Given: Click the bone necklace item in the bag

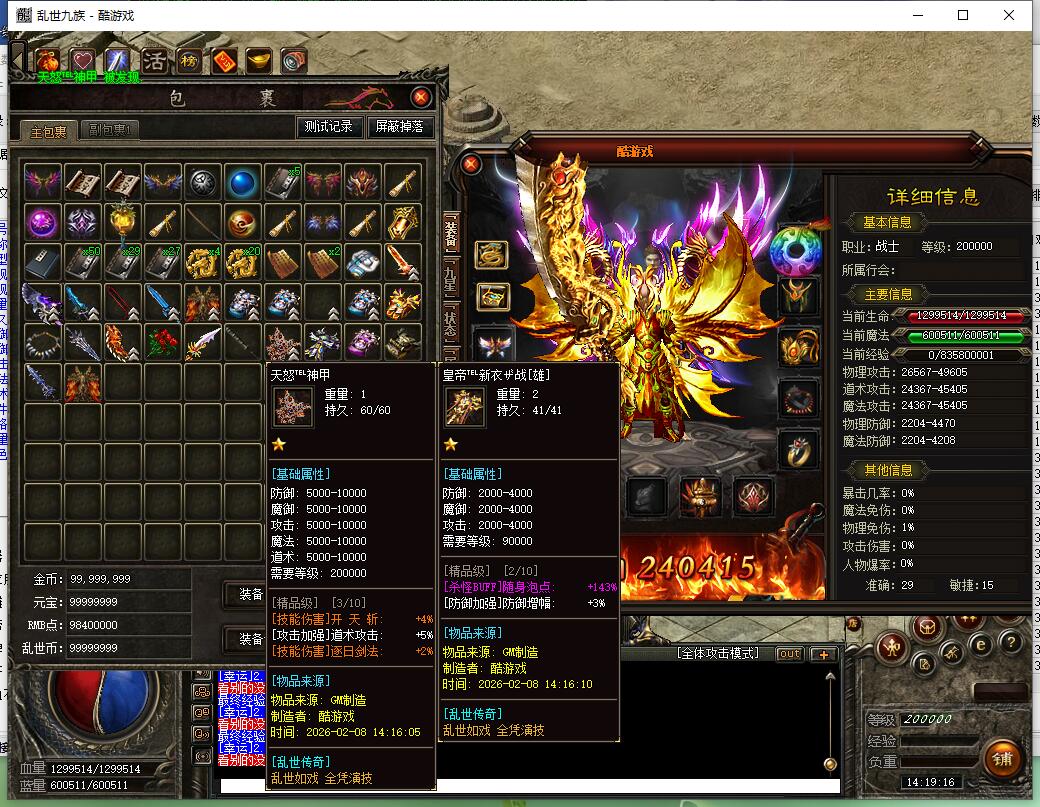Looking at the screenshot, I should pos(43,342).
